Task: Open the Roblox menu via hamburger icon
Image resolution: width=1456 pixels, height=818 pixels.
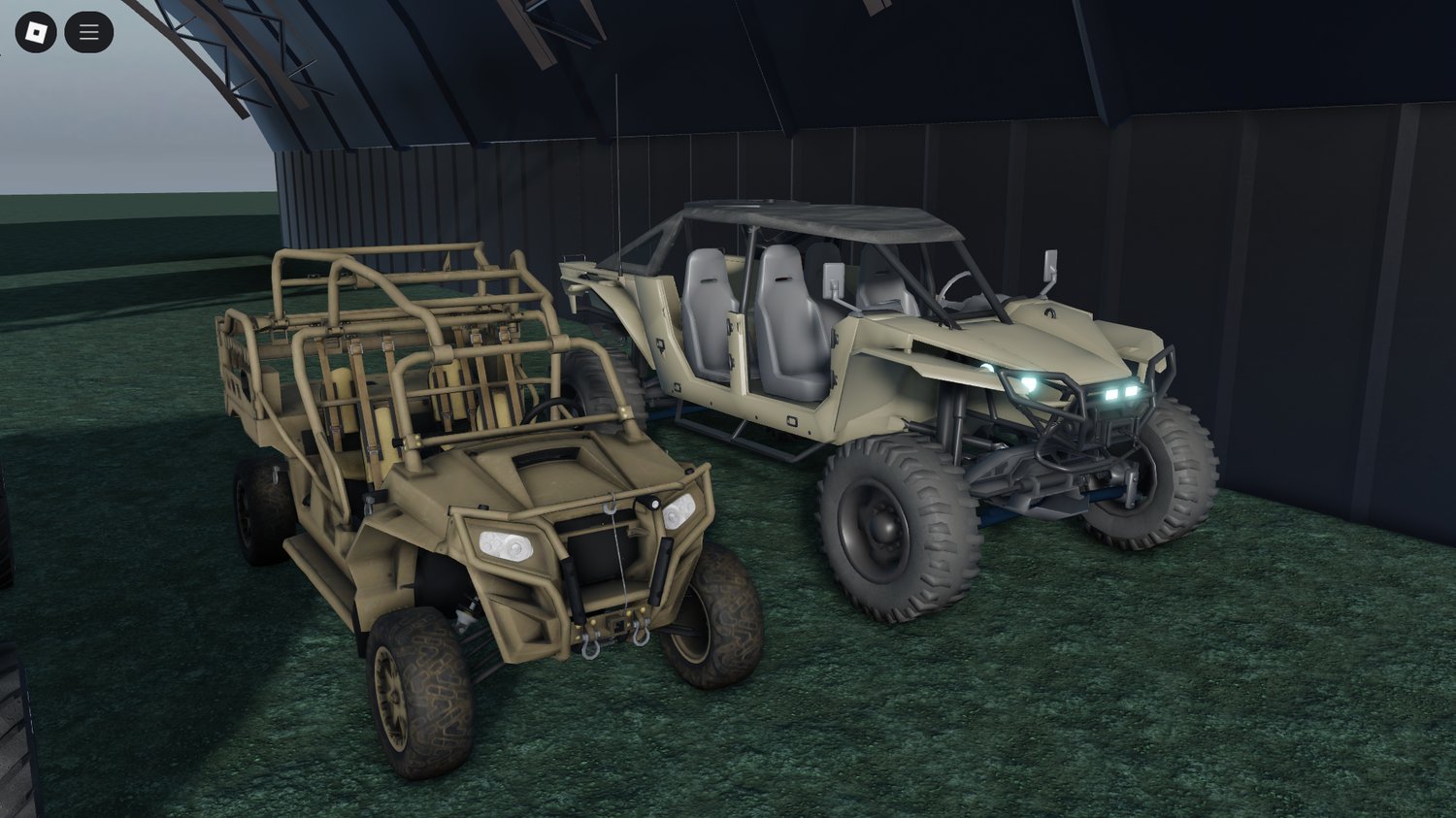Action: point(87,30)
